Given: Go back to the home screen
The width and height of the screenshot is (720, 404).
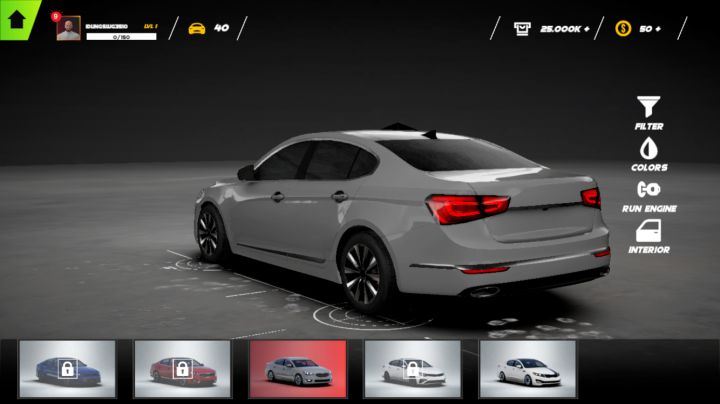Looking at the screenshot, I should pos(17,18).
